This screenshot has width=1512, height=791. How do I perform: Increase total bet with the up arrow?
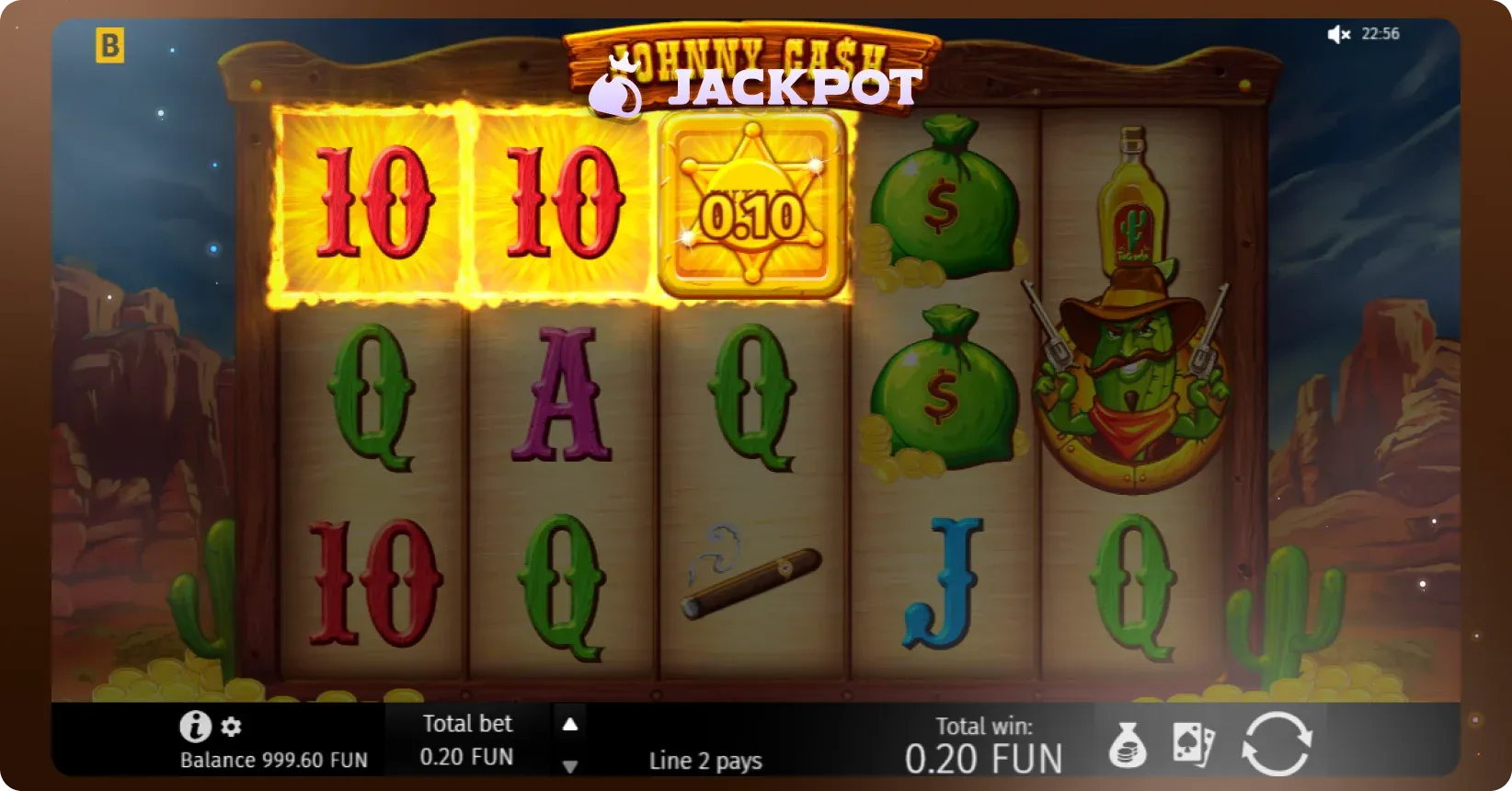(570, 725)
